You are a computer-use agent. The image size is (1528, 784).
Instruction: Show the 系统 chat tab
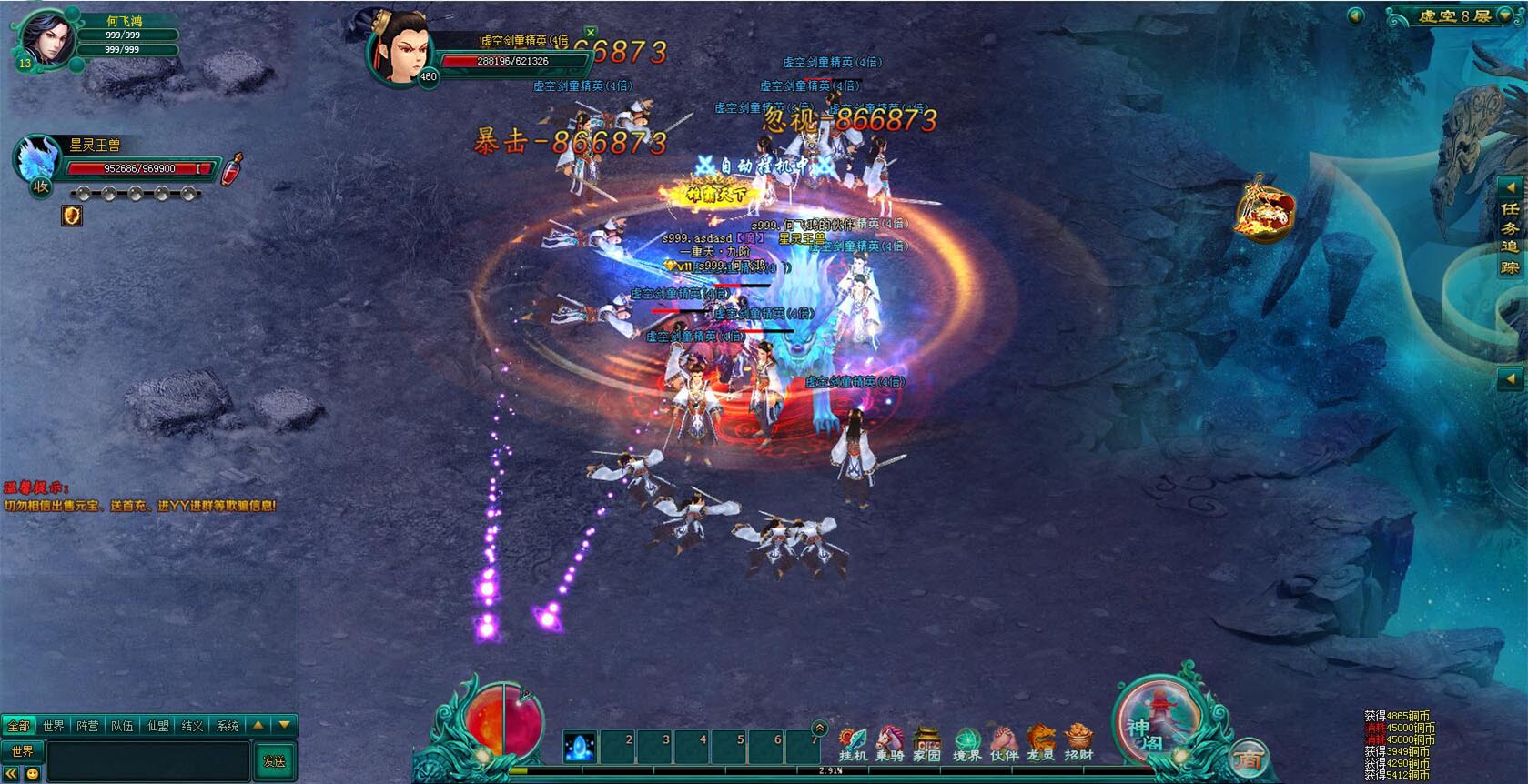click(x=227, y=726)
